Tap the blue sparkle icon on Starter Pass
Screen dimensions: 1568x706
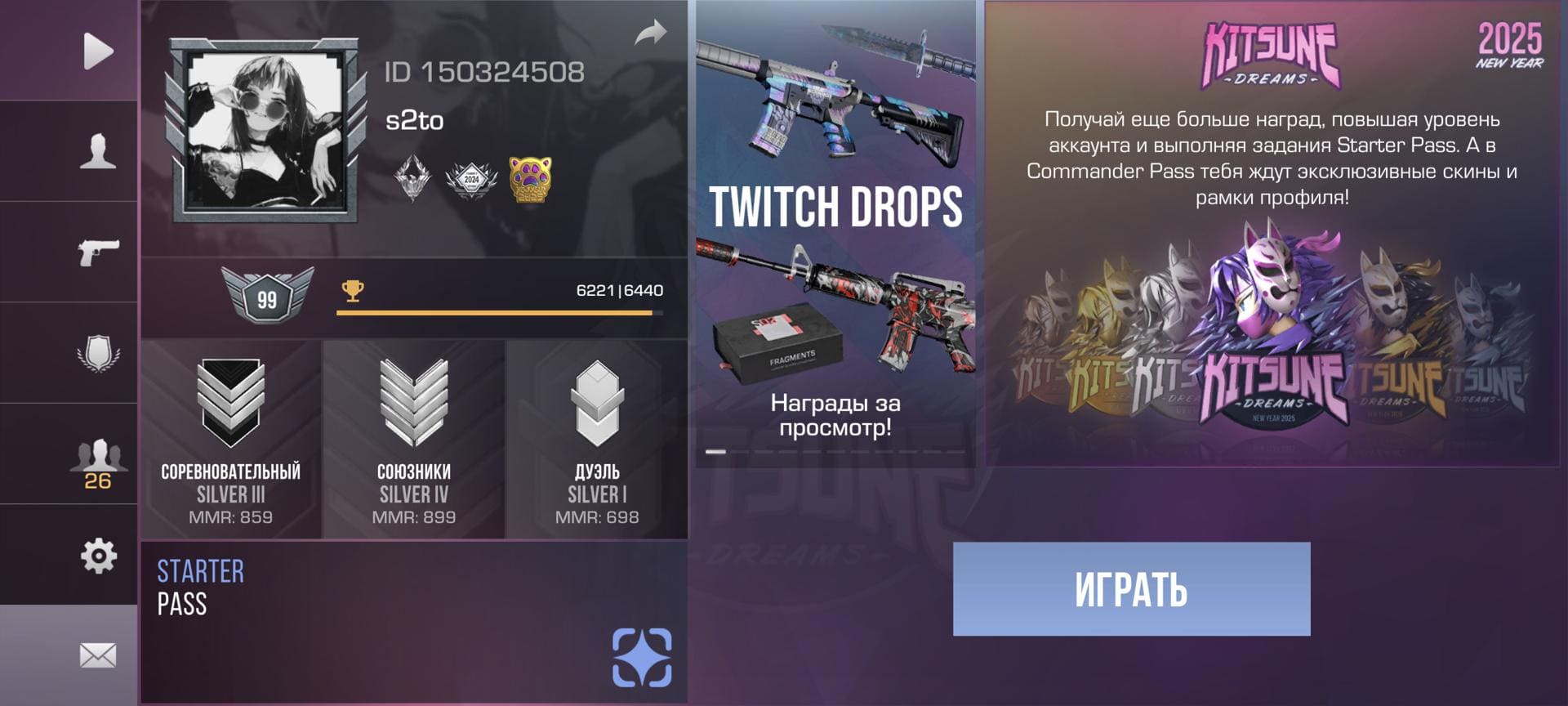(642, 657)
